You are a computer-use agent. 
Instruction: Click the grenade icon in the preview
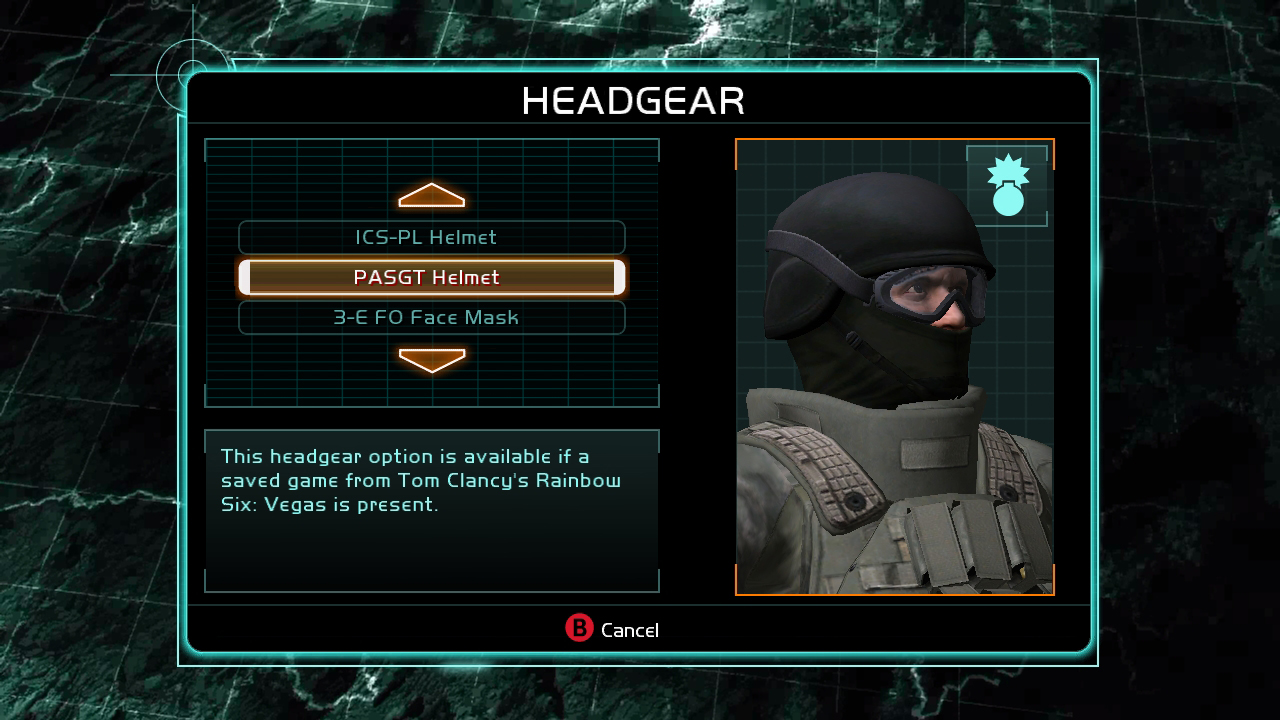(x=1008, y=186)
